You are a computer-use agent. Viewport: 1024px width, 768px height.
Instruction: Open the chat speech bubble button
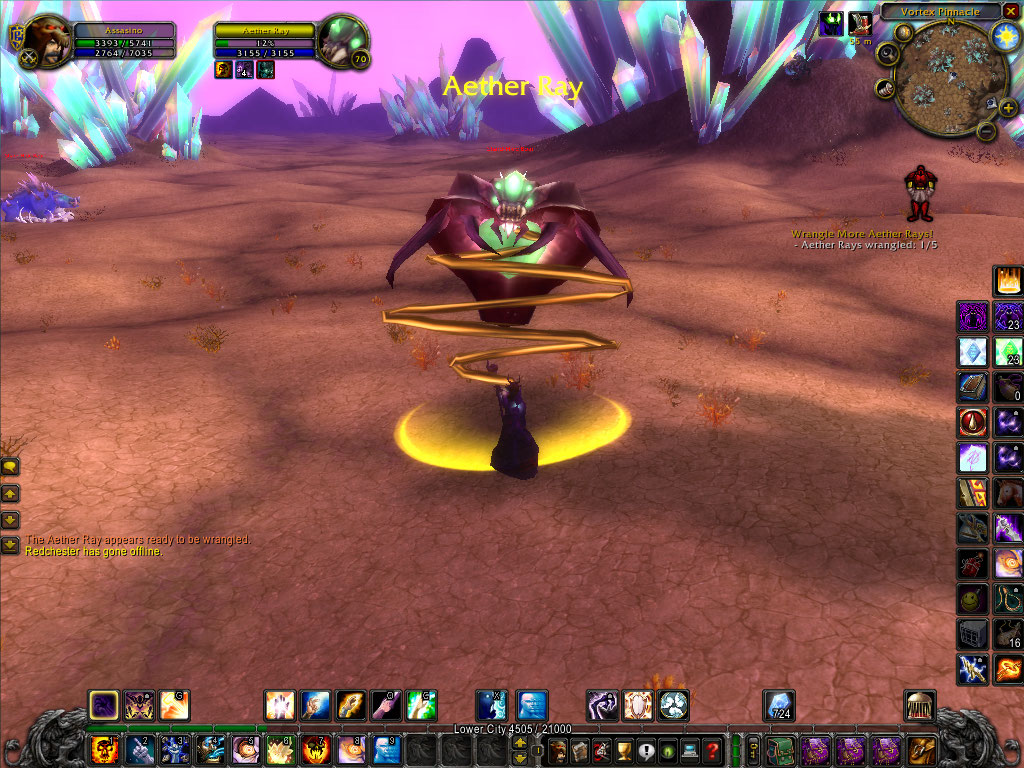point(10,466)
